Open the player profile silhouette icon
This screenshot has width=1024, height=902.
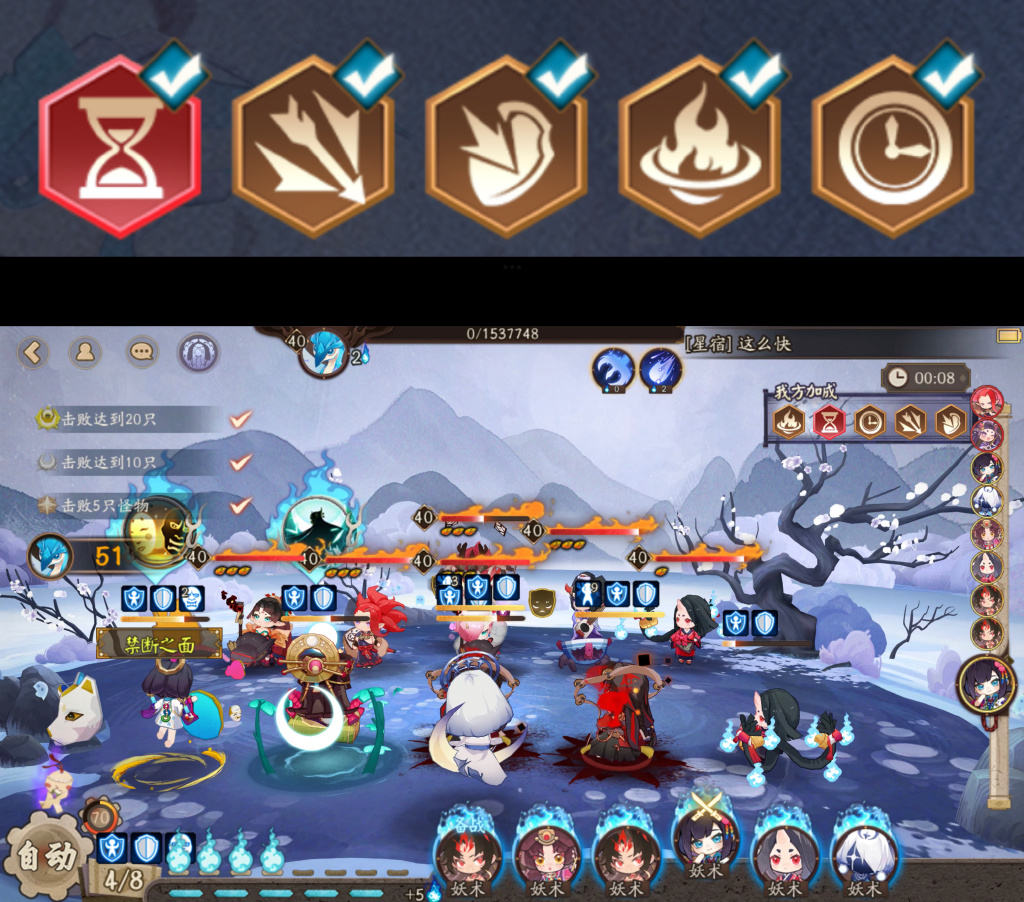pos(85,352)
